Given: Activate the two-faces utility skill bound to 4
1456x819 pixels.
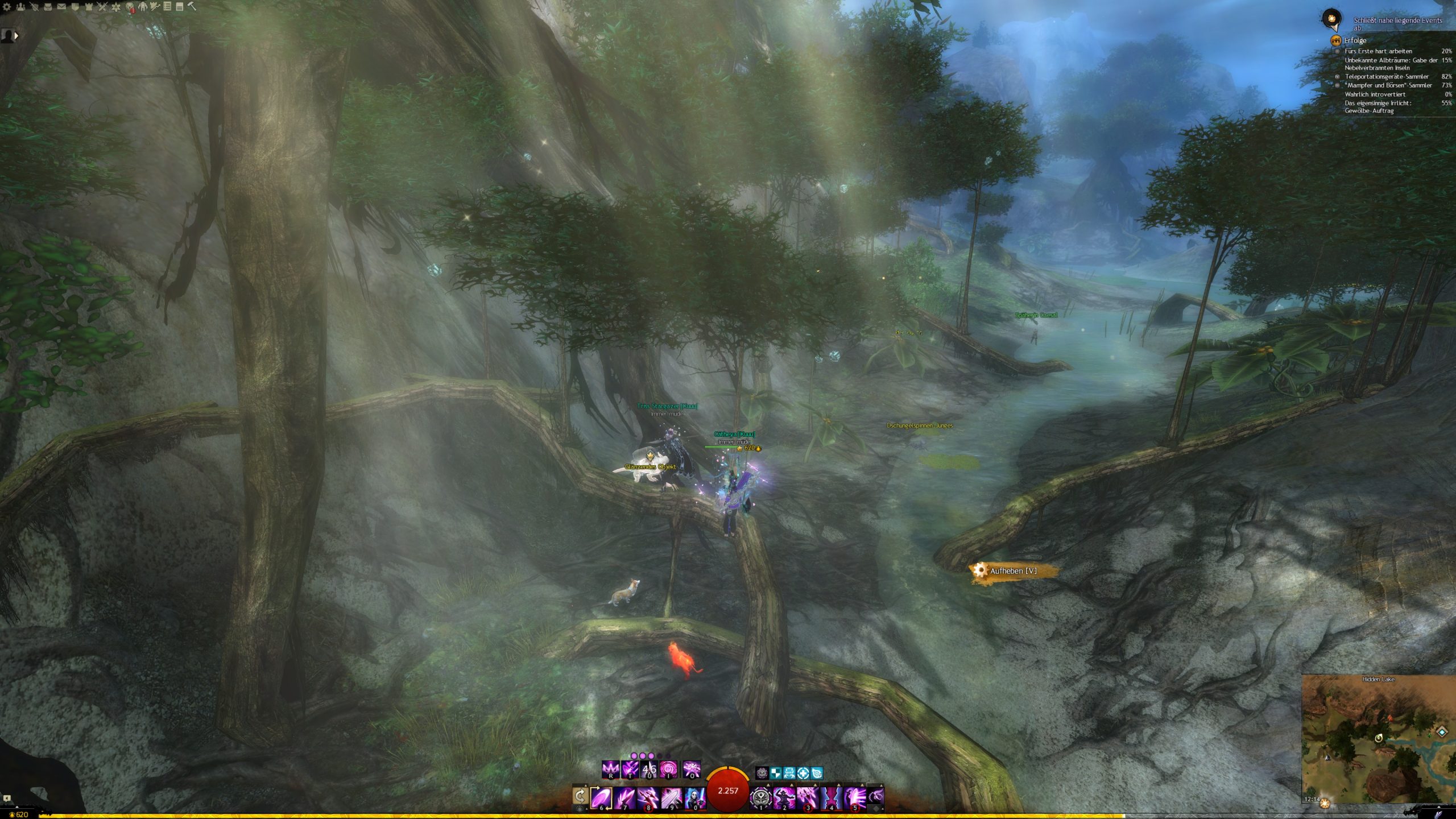Looking at the screenshot, I should pos(831,797).
